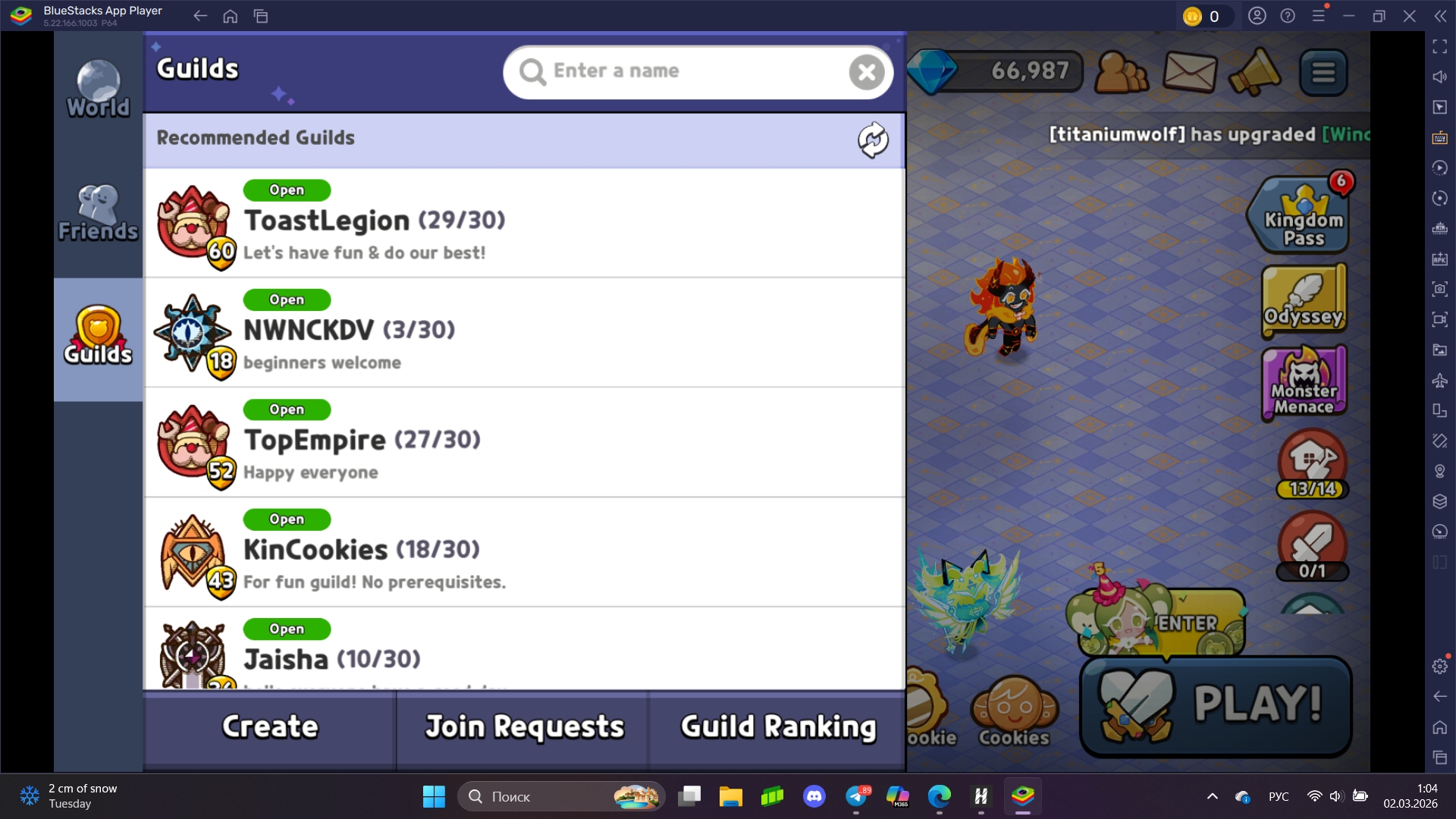Select the Guilds tab

tap(98, 337)
